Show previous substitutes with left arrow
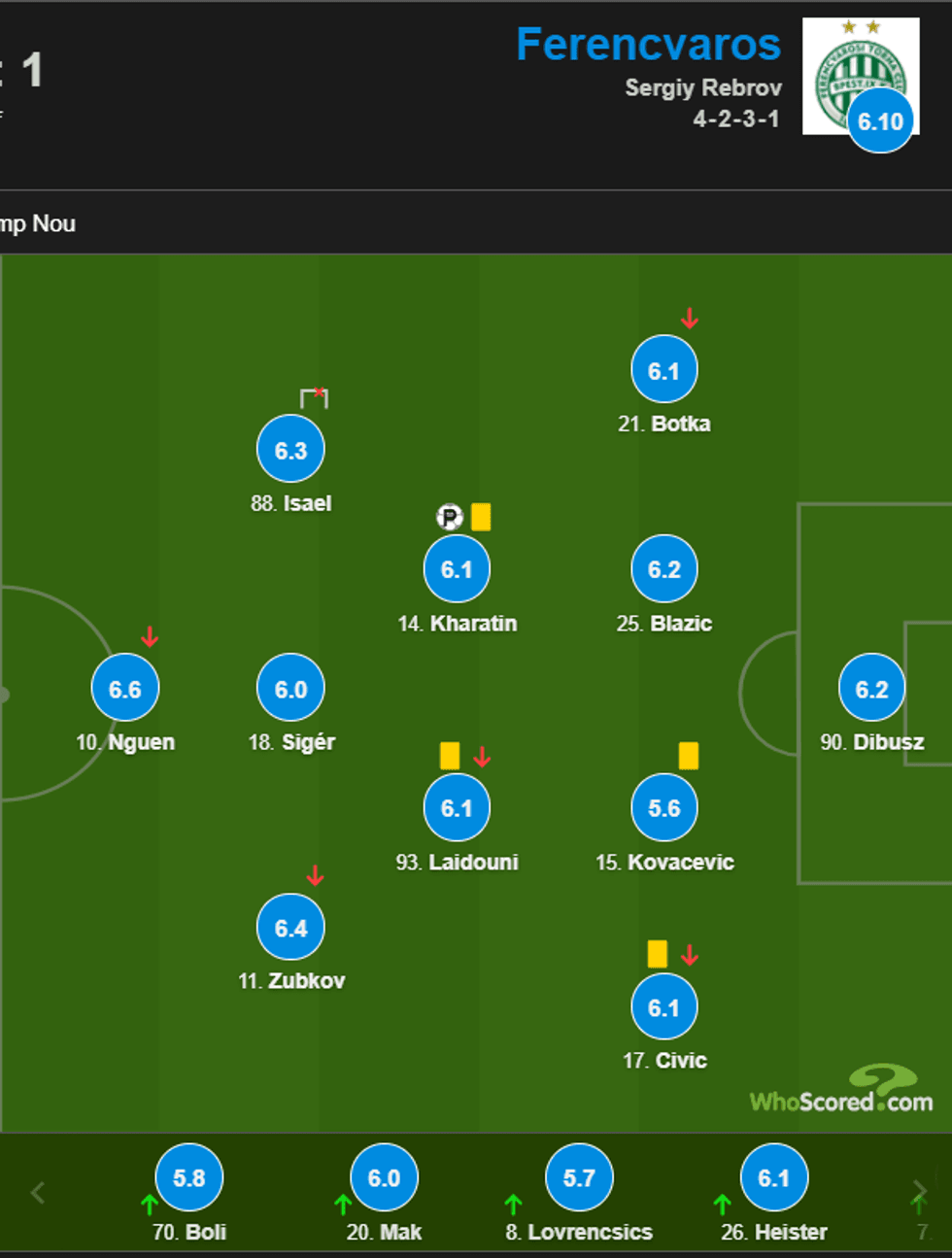 click(x=38, y=1192)
